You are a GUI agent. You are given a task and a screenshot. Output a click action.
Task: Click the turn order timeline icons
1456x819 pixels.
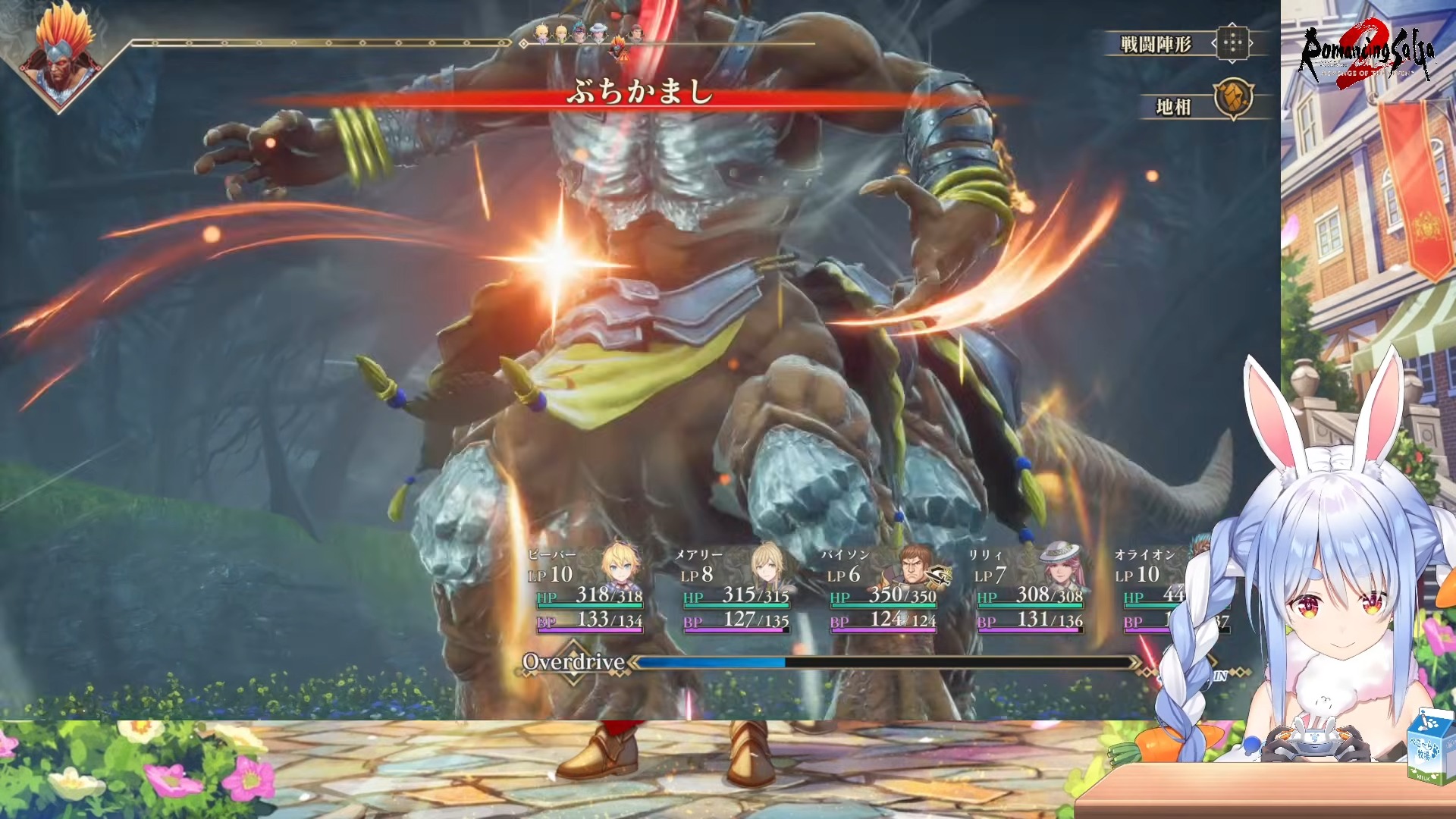pos(590,35)
